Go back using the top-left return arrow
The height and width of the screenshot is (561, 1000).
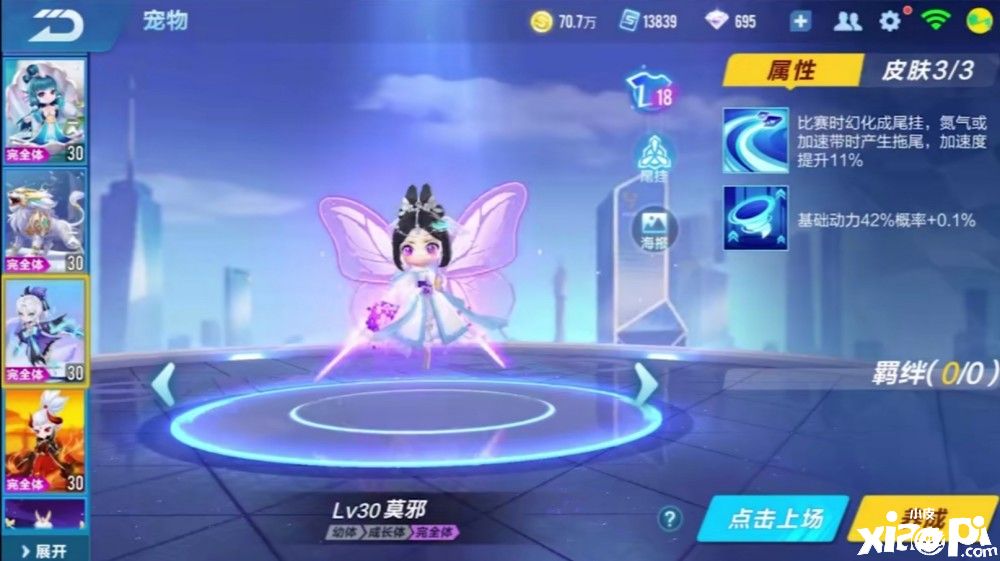click(55, 24)
